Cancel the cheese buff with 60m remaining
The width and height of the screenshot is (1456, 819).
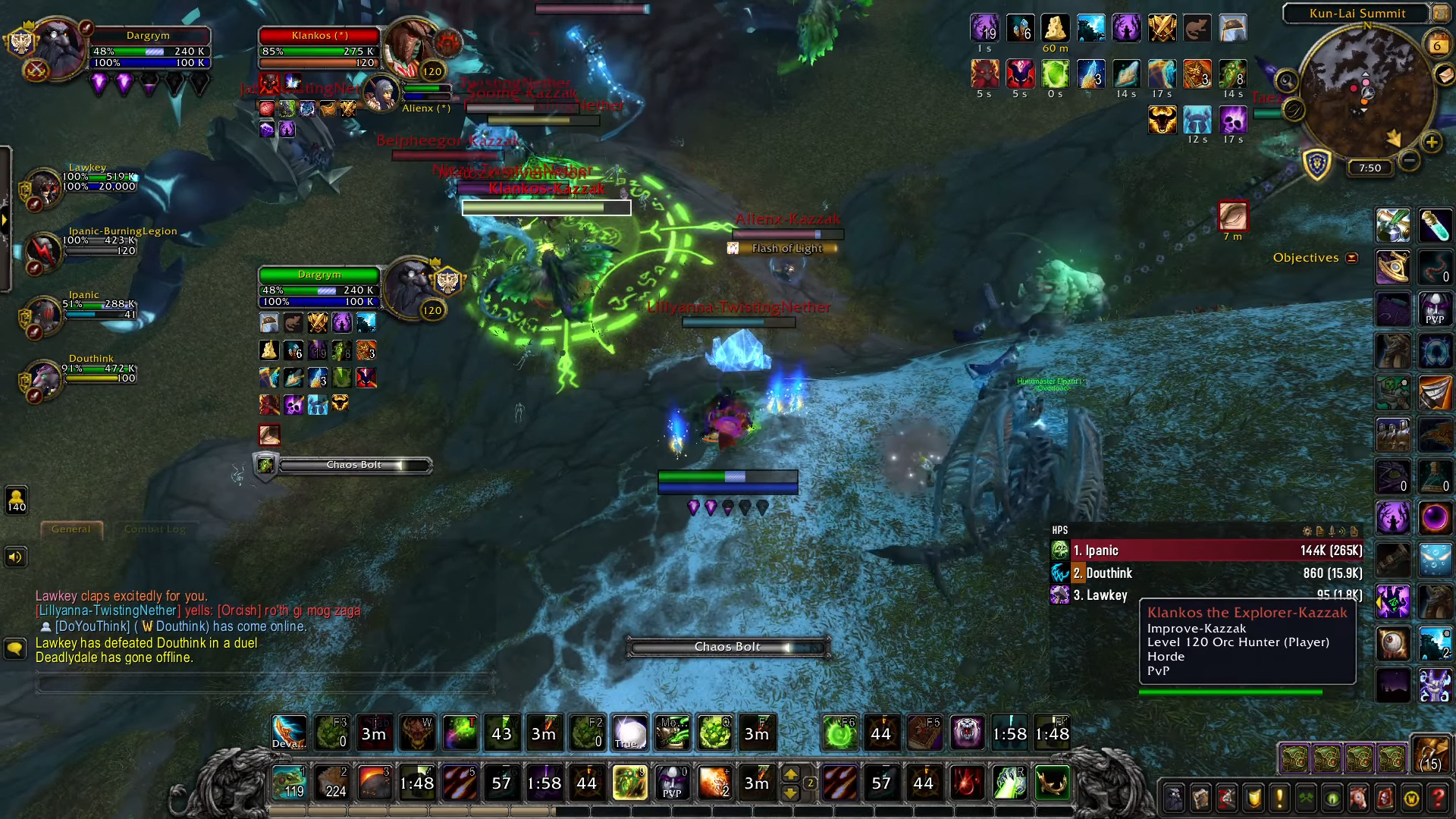click(x=1055, y=30)
